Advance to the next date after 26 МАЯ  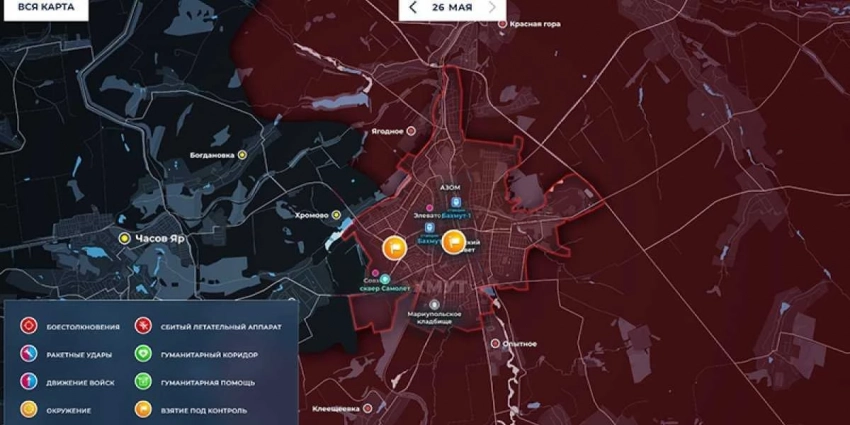(492, 7)
